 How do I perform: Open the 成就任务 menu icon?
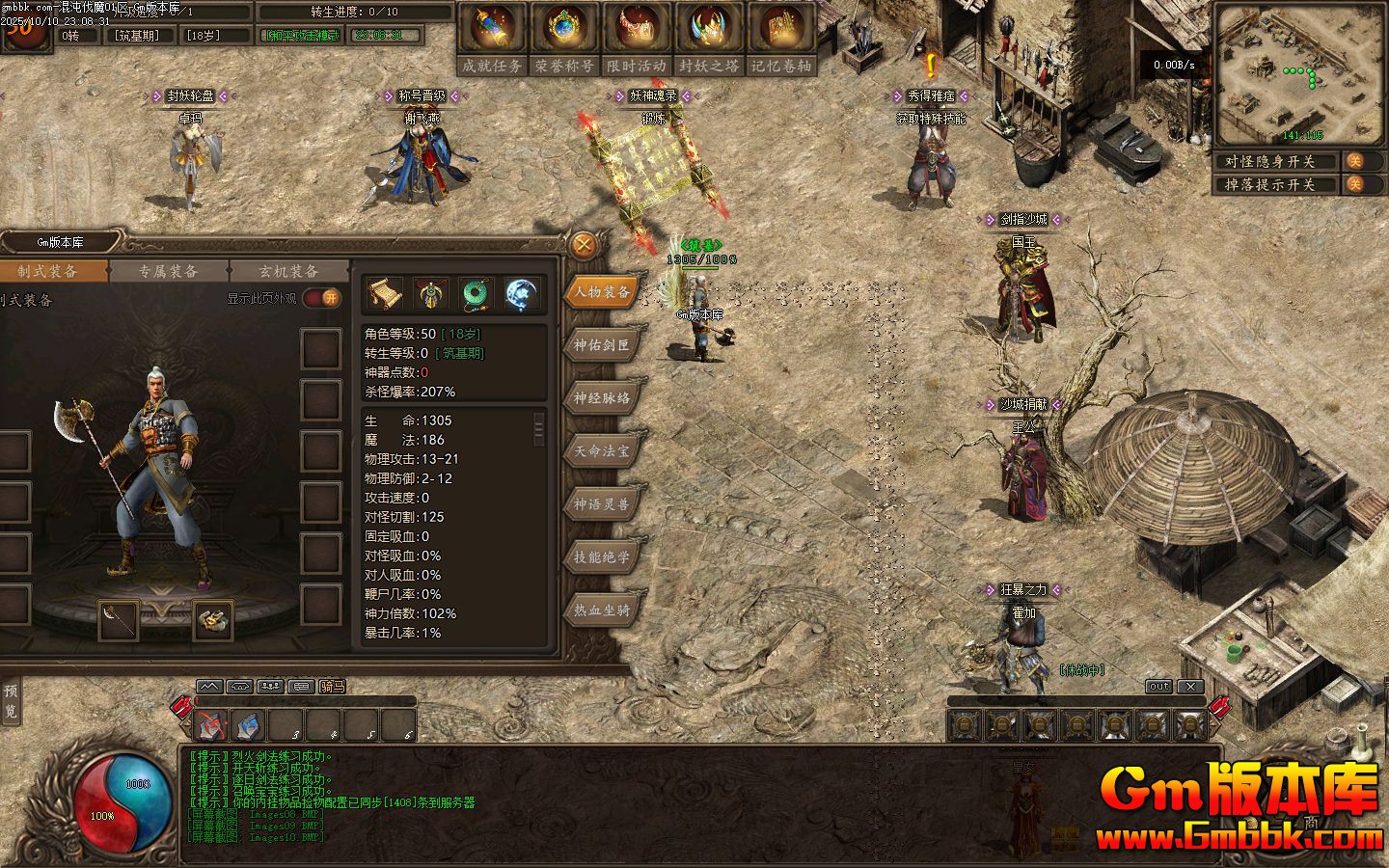pos(492,39)
